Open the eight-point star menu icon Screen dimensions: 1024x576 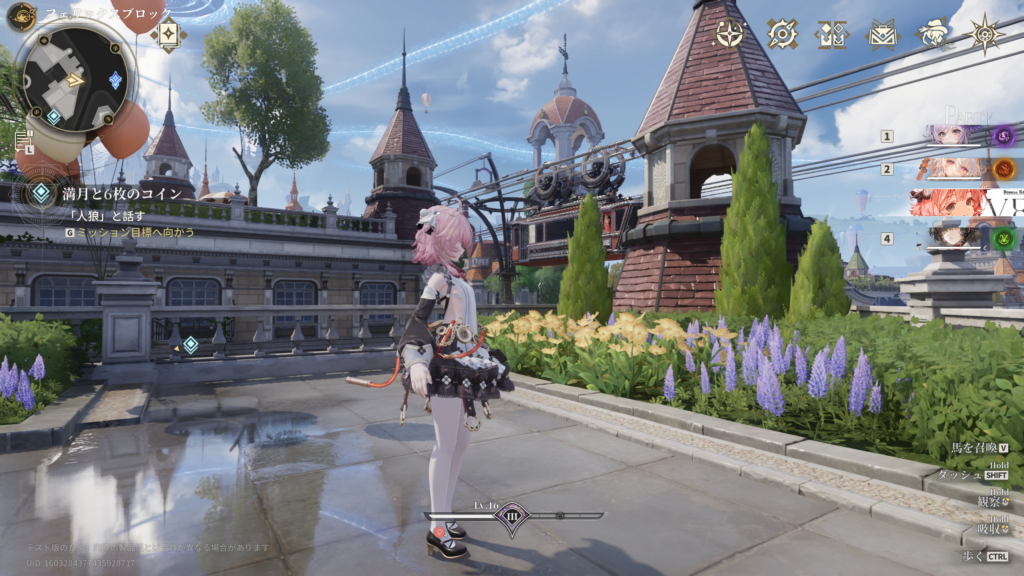coord(986,34)
